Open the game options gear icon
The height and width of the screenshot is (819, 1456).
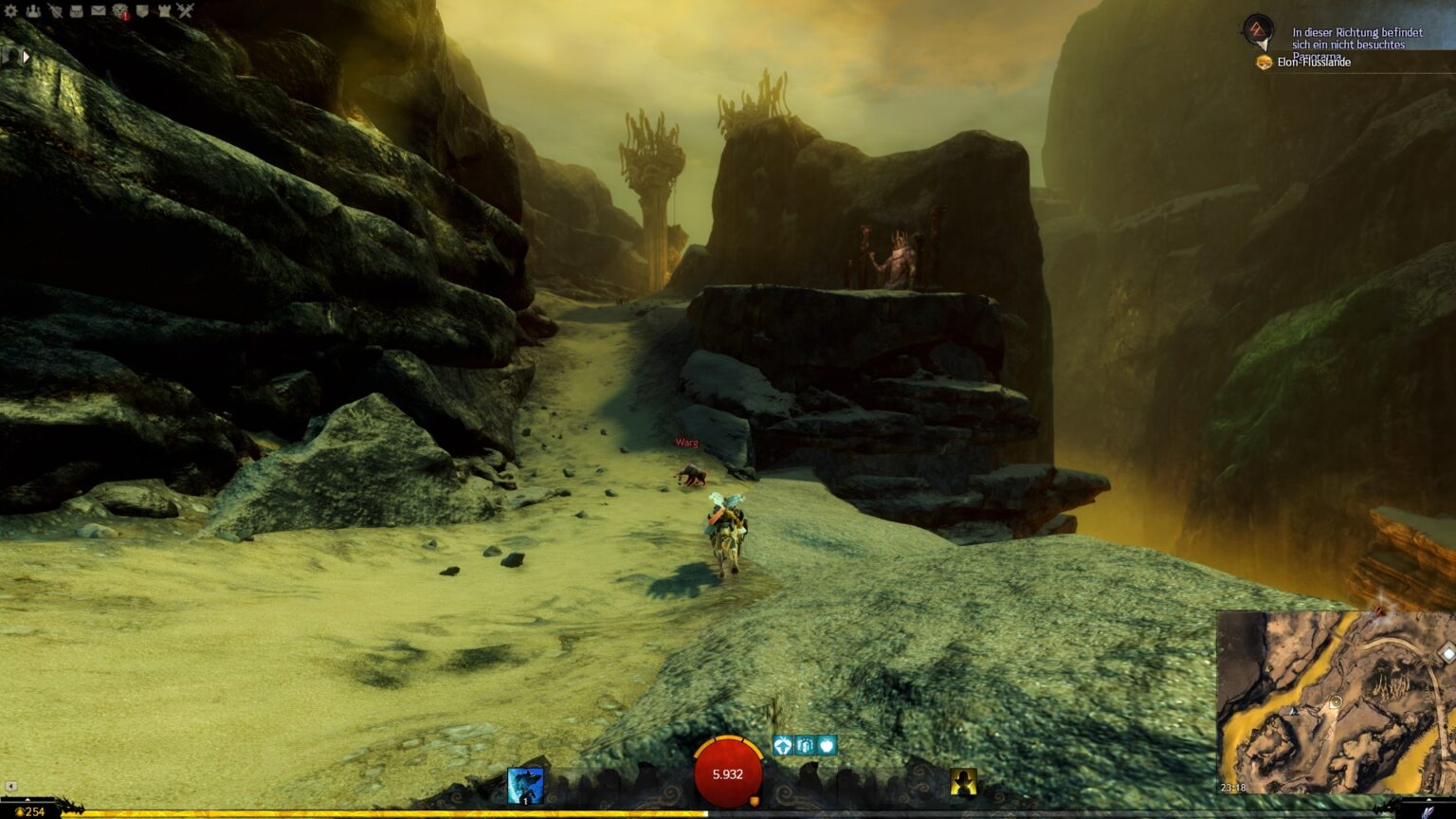pyautogui.click(x=11, y=10)
